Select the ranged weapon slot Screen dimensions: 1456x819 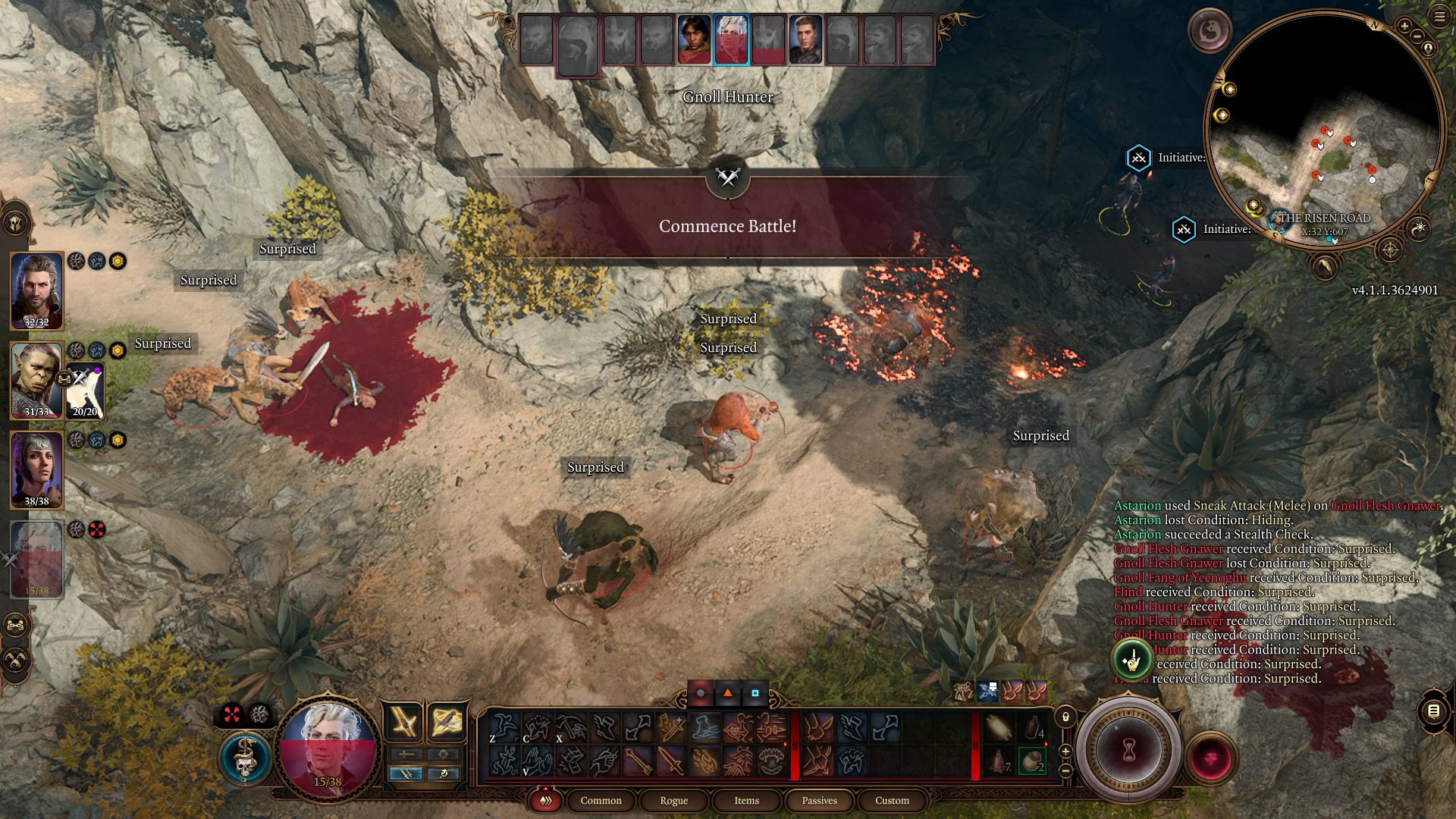point(446,721)
